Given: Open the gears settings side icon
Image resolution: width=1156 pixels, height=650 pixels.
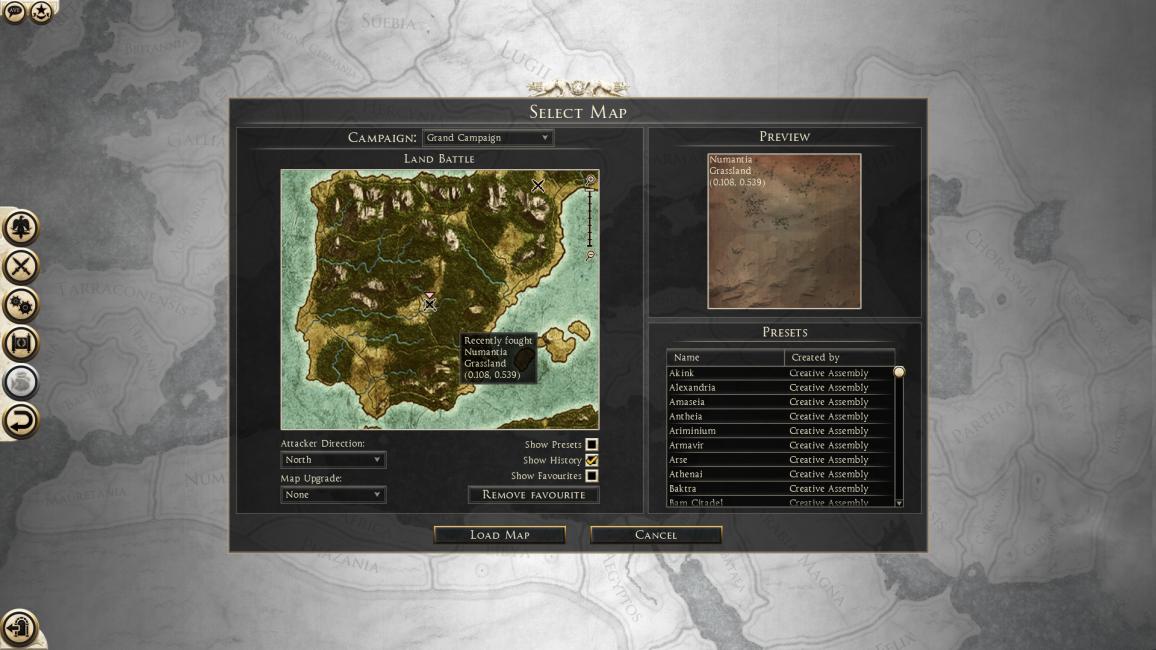Looking at the screenshot, I should 21,304.
